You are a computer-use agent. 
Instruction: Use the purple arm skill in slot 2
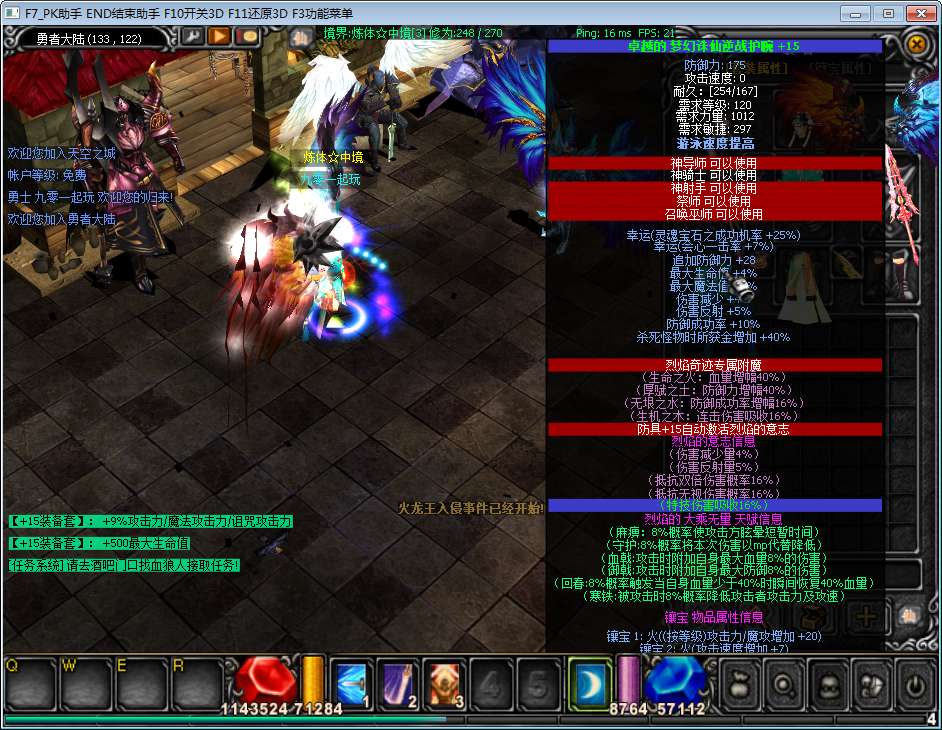click(397, 683)
